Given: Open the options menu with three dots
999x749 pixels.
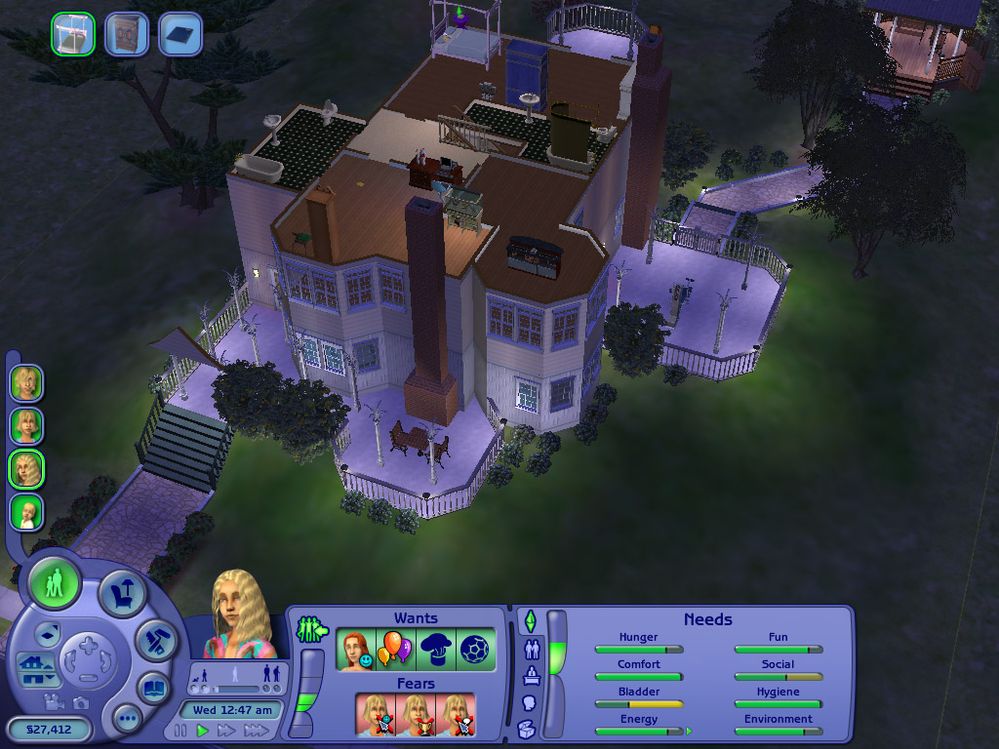Looking at the screenshot, I should tap(126, 717).
